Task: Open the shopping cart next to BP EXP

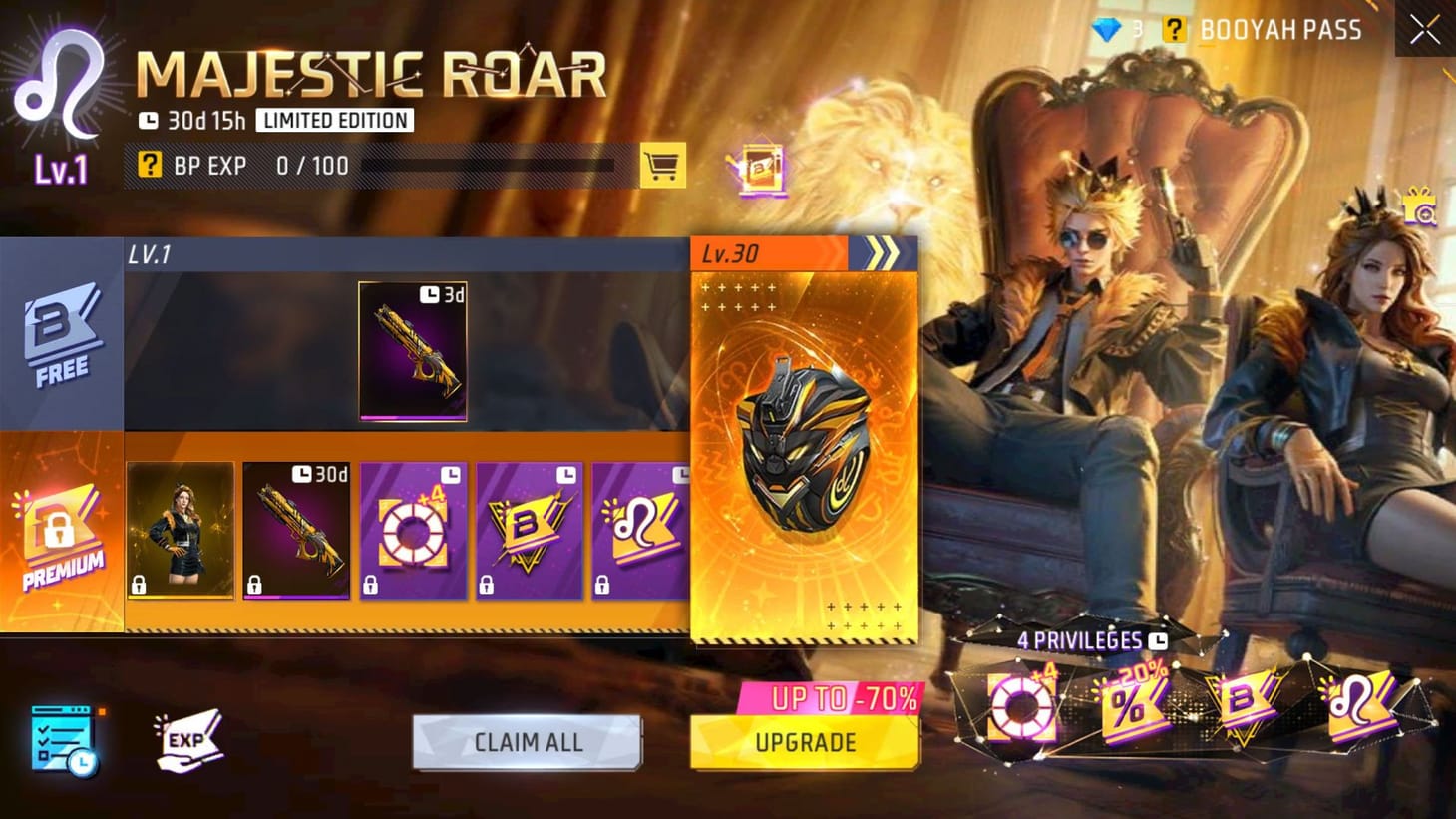Action: point(663,165)
